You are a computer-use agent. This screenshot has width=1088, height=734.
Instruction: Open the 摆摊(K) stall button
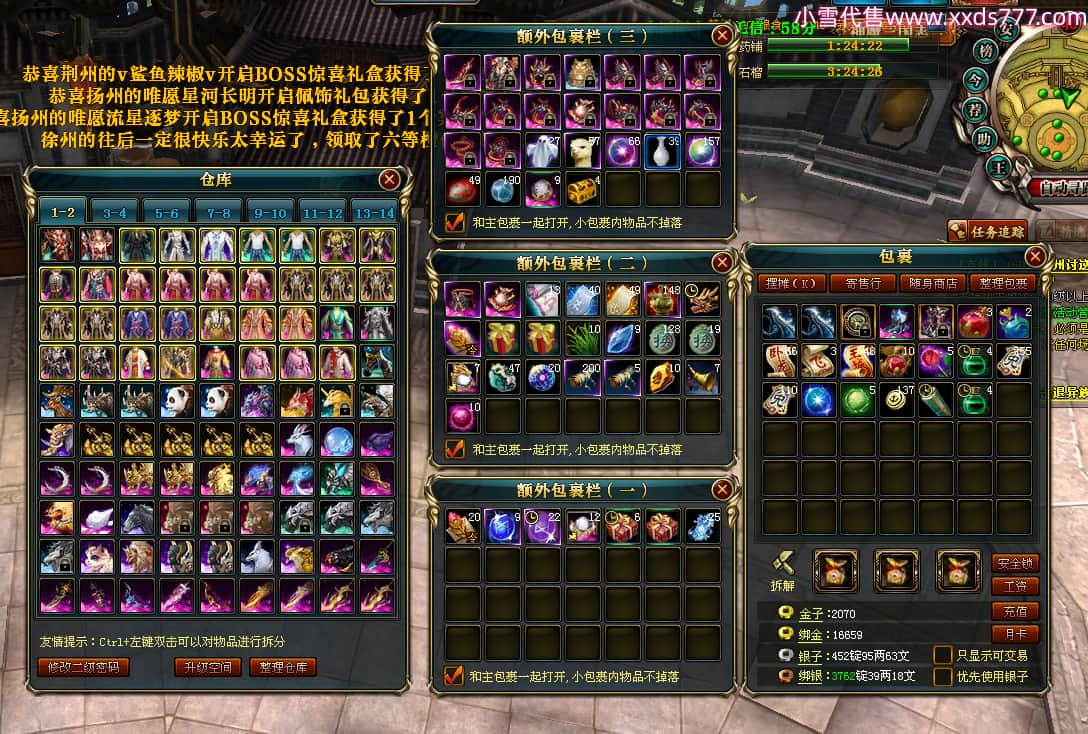tap(790, 283)
